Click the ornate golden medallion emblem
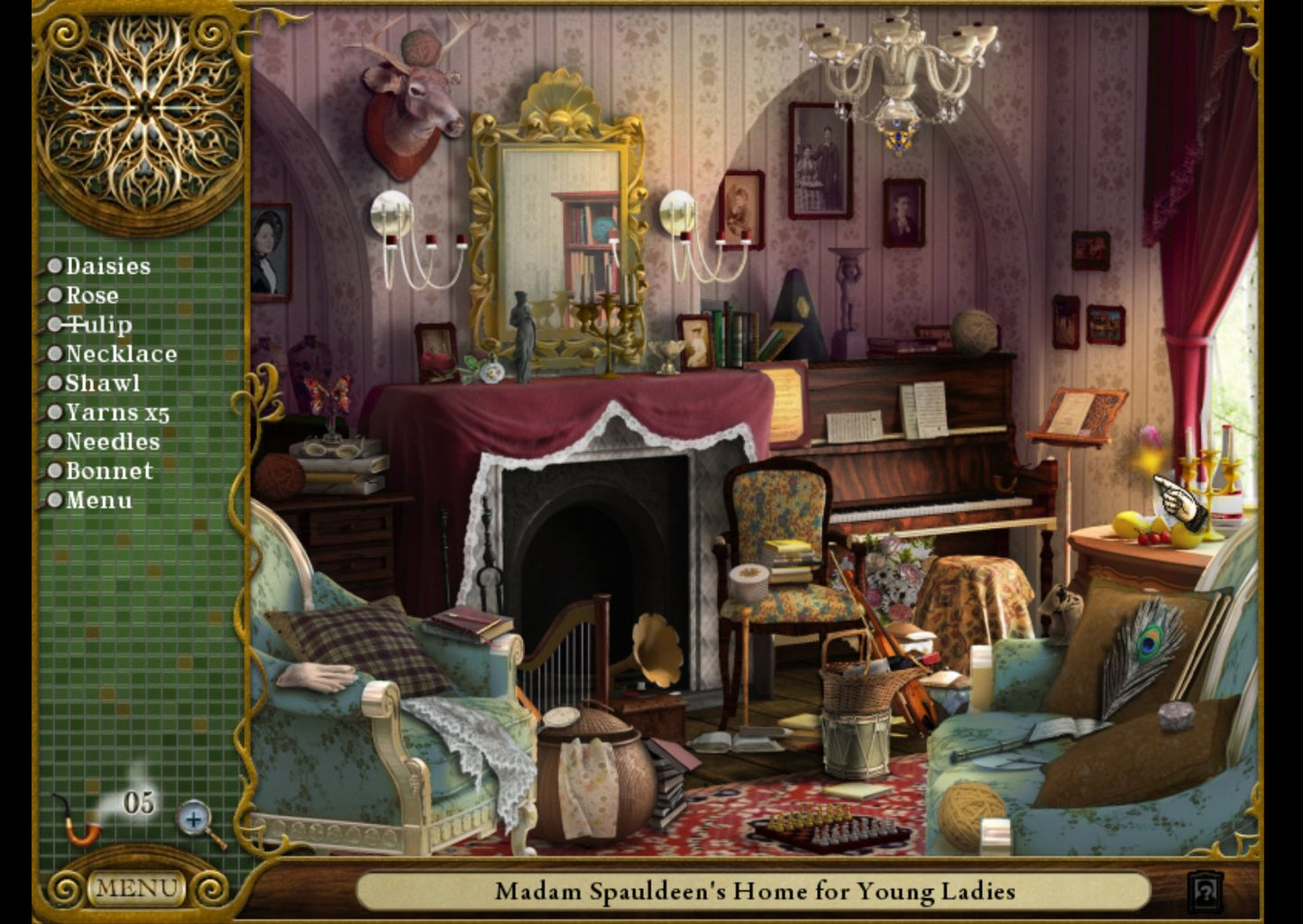The height and width of the screenshot is (924, 1303). [x=140, y=108]
